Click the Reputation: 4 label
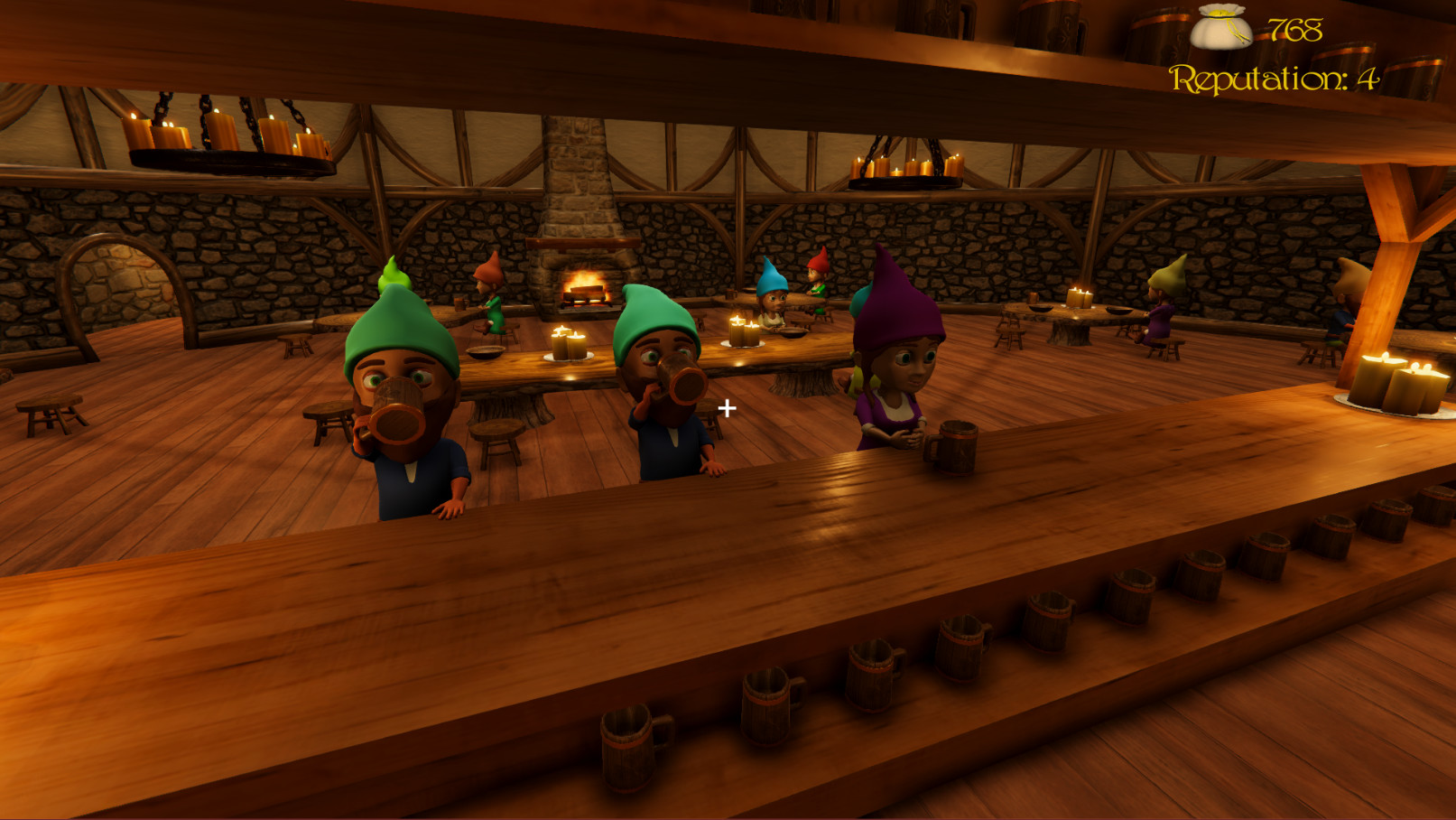 click(x=1274, y=79)
